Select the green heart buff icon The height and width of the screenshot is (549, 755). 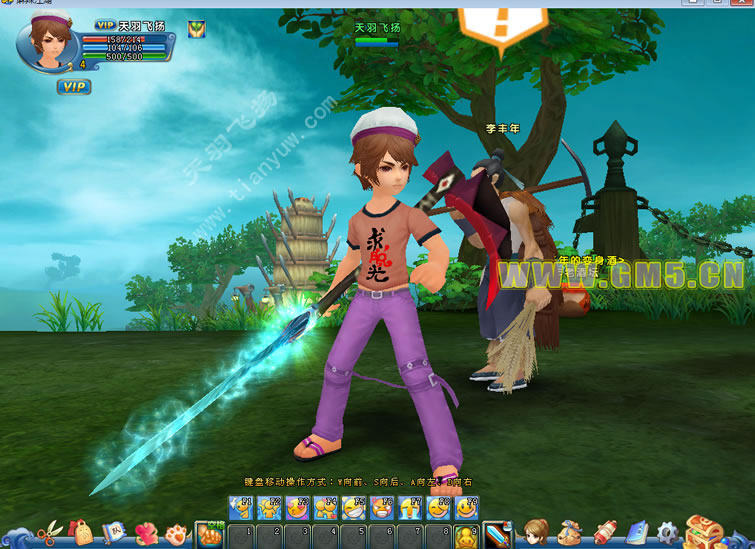pos(196,29)
